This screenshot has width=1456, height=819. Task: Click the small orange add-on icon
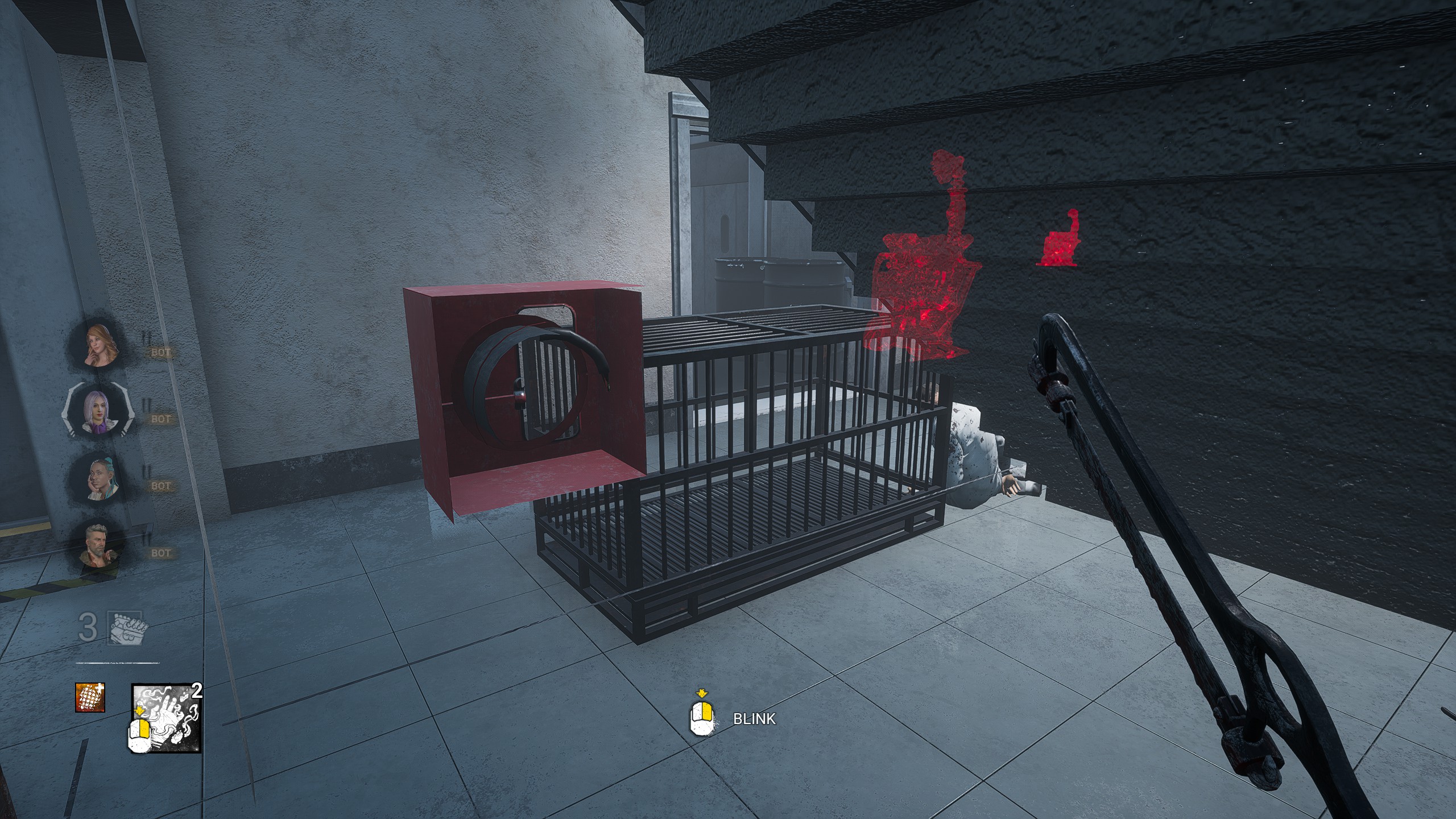(x=90, y=697)
